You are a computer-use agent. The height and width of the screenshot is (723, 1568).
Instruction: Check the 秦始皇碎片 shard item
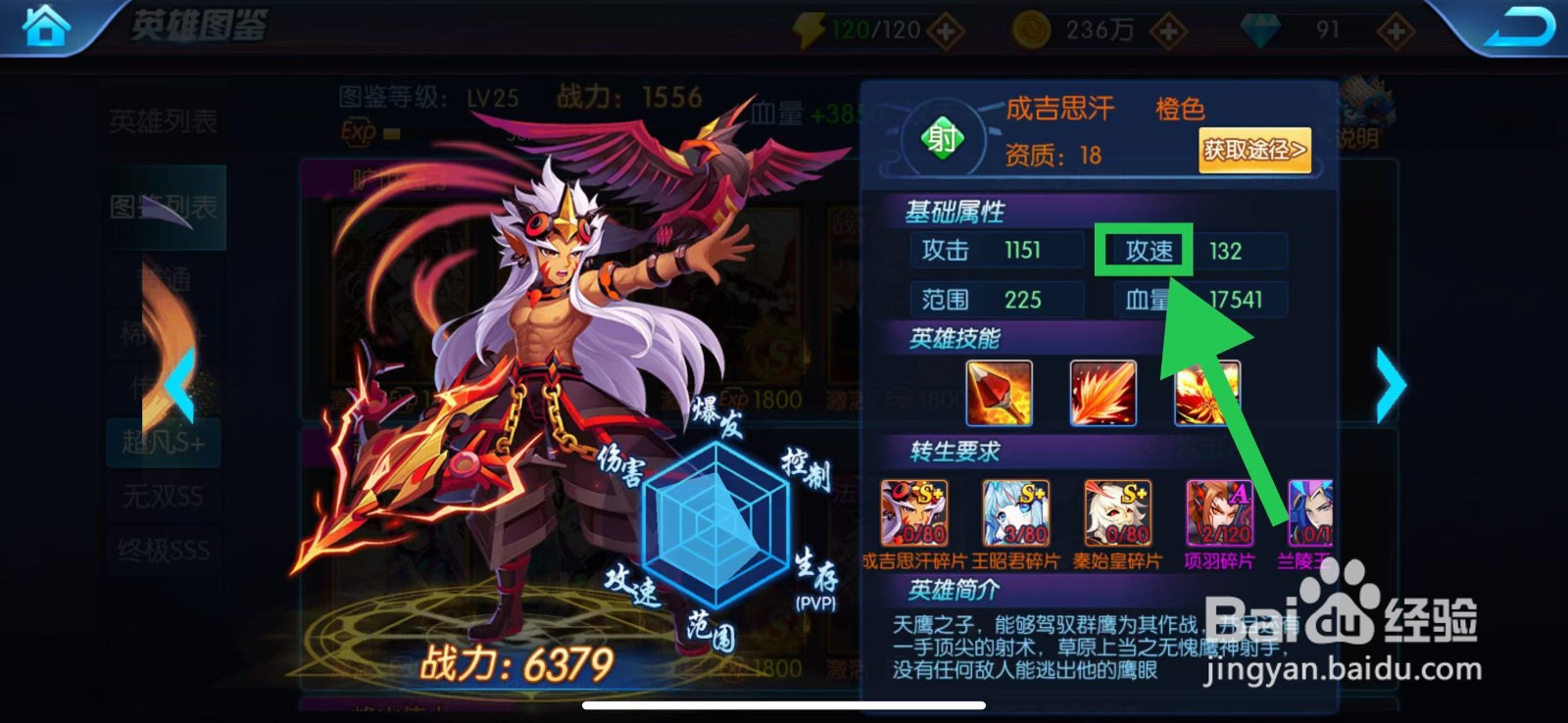coord(1118,510)
